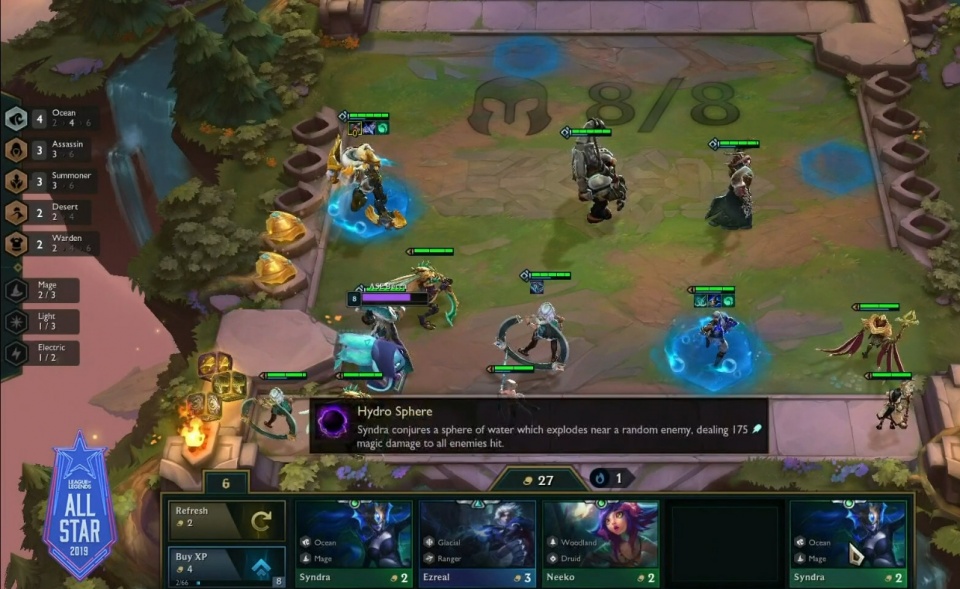Purchase the Ezreal champion card
Screen dimensions: 960x589
click(x=477, y=543)
